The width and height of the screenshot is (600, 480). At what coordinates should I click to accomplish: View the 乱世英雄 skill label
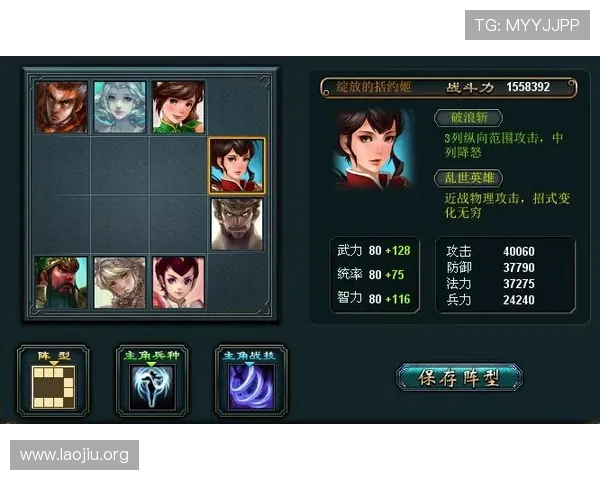click(468, 178)
